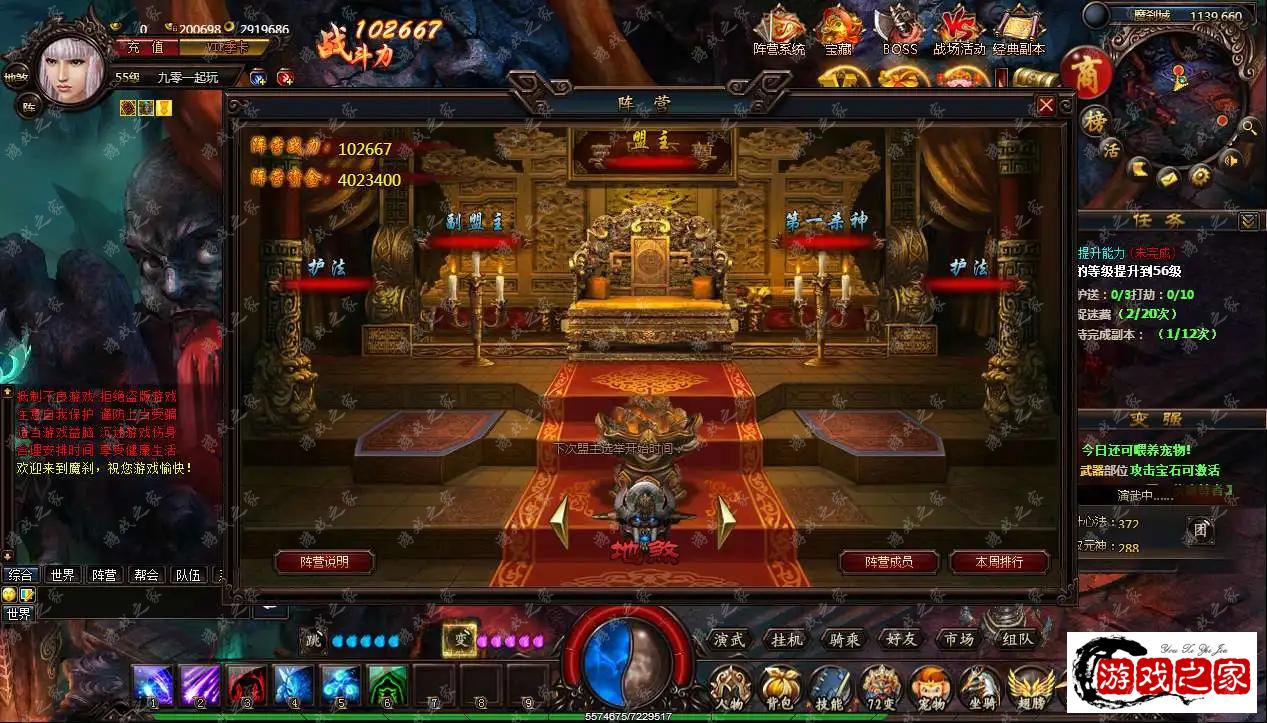1267x723 pixels.
Task: Open 经典副本 classic dungeons
Action: click(x=1019, y=31)
